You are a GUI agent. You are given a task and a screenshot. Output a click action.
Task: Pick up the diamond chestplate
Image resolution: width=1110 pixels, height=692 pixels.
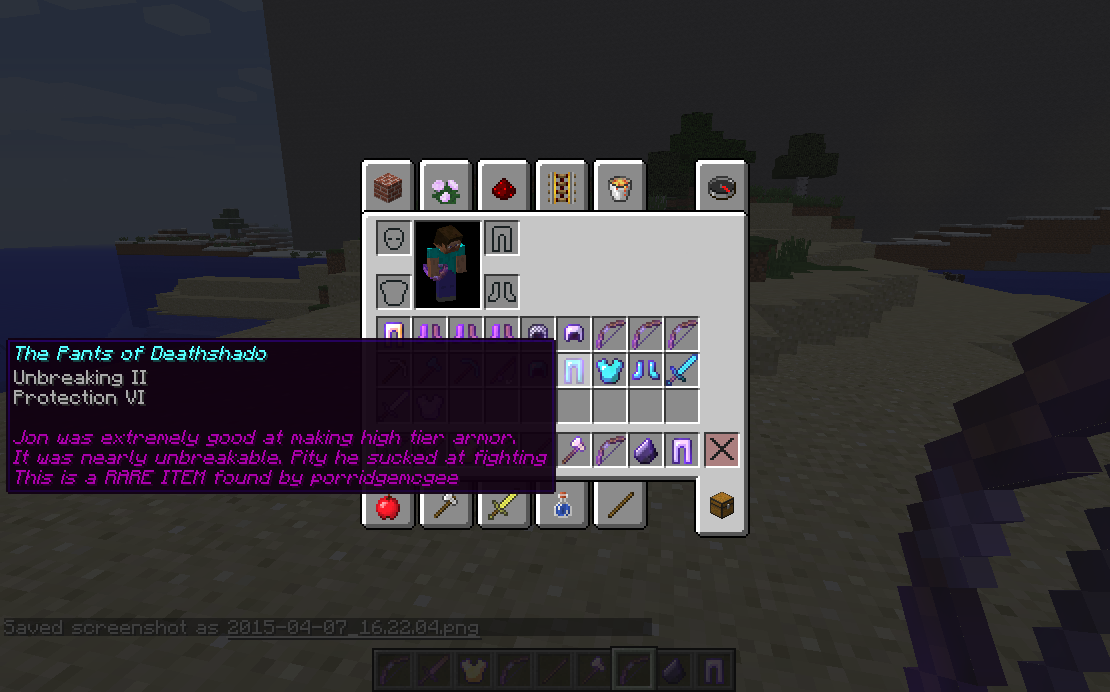(x=609, y=372)
